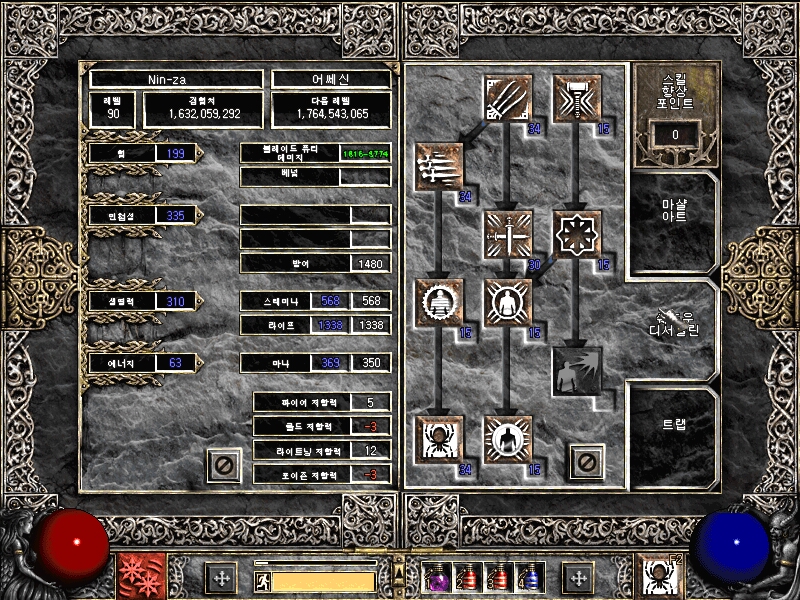Select the Claw Mastery skill icon

[x=507, y=99]
